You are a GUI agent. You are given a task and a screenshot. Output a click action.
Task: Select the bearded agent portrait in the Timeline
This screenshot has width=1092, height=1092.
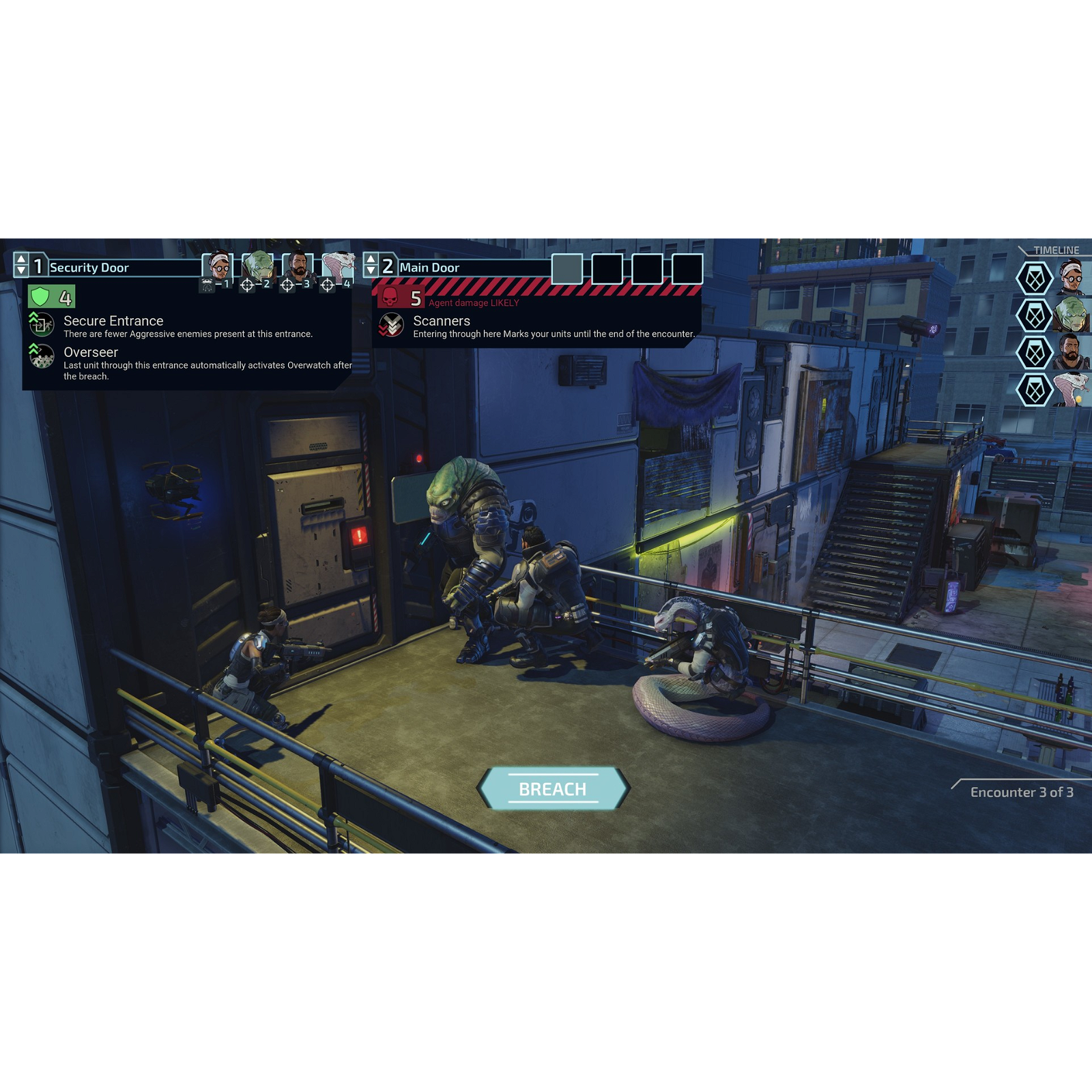[1072, 352]
